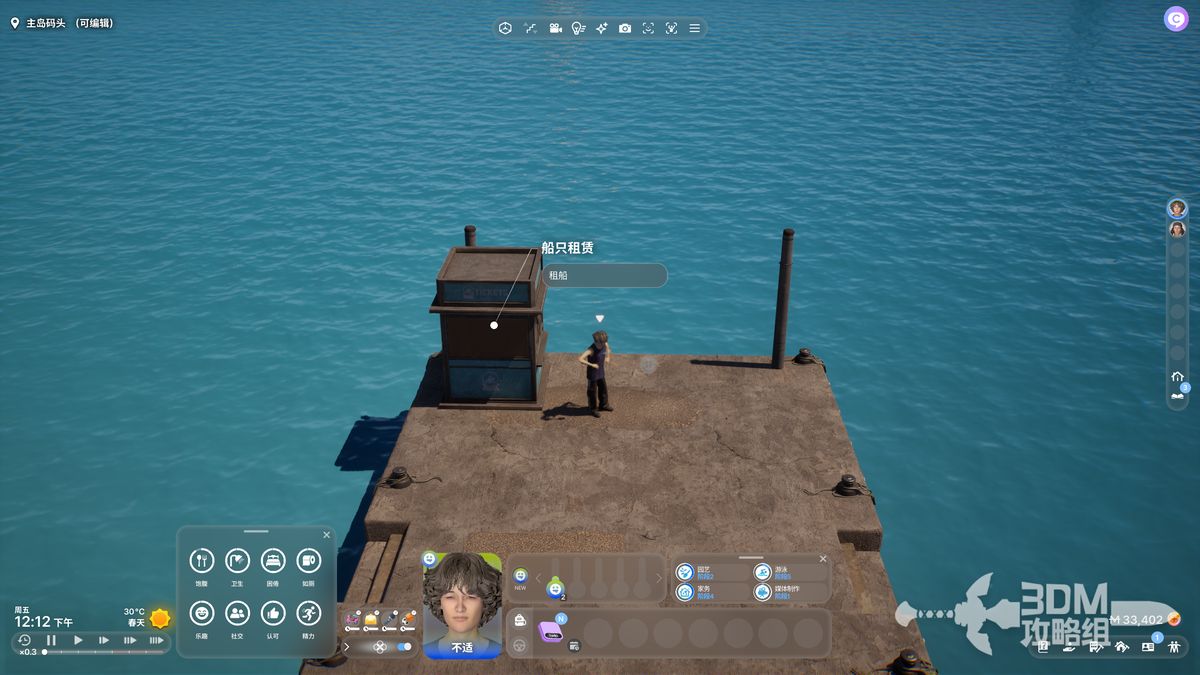
Task: Pause the game with the pause button
Action: click(51, 640)
